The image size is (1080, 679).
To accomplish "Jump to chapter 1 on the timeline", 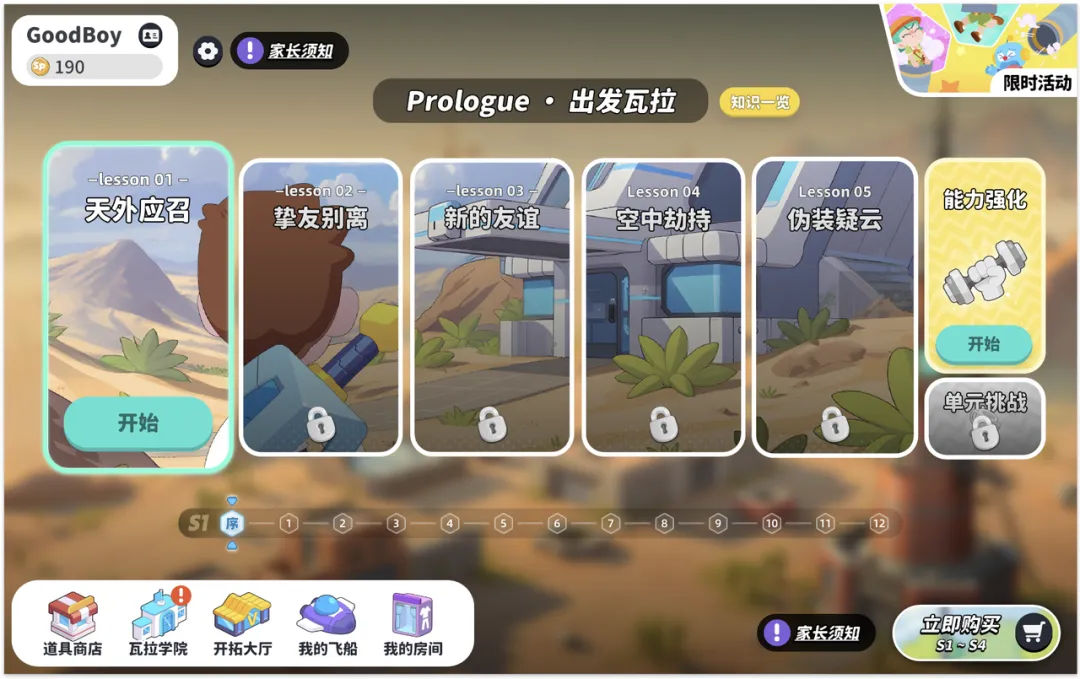I will pyautogui.click(x=289, y=523).
